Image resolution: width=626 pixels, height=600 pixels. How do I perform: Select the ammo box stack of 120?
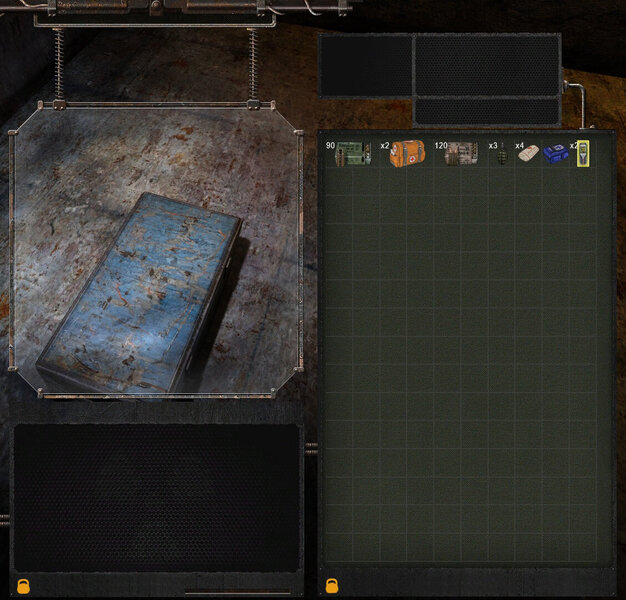pos(461,154)
